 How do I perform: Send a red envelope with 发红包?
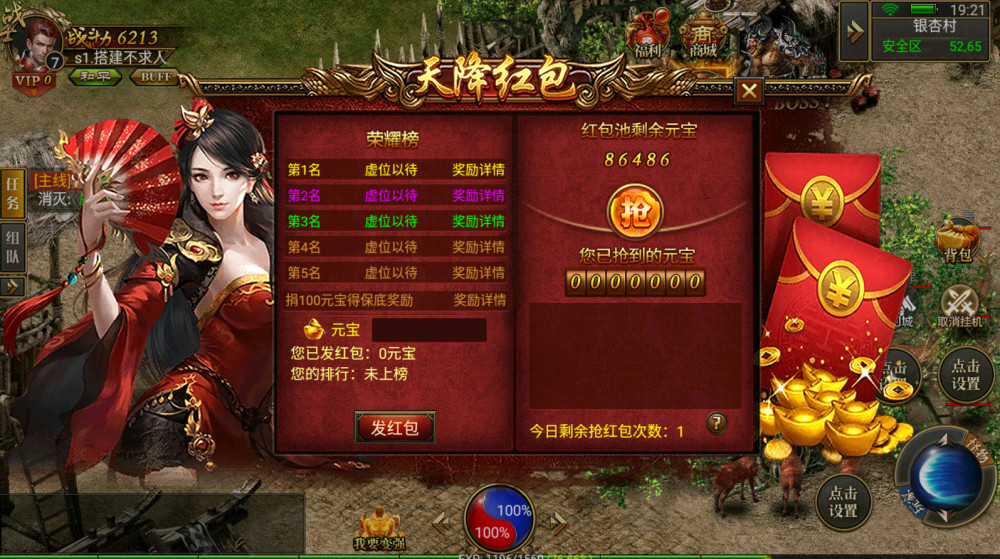click(395, 427)
